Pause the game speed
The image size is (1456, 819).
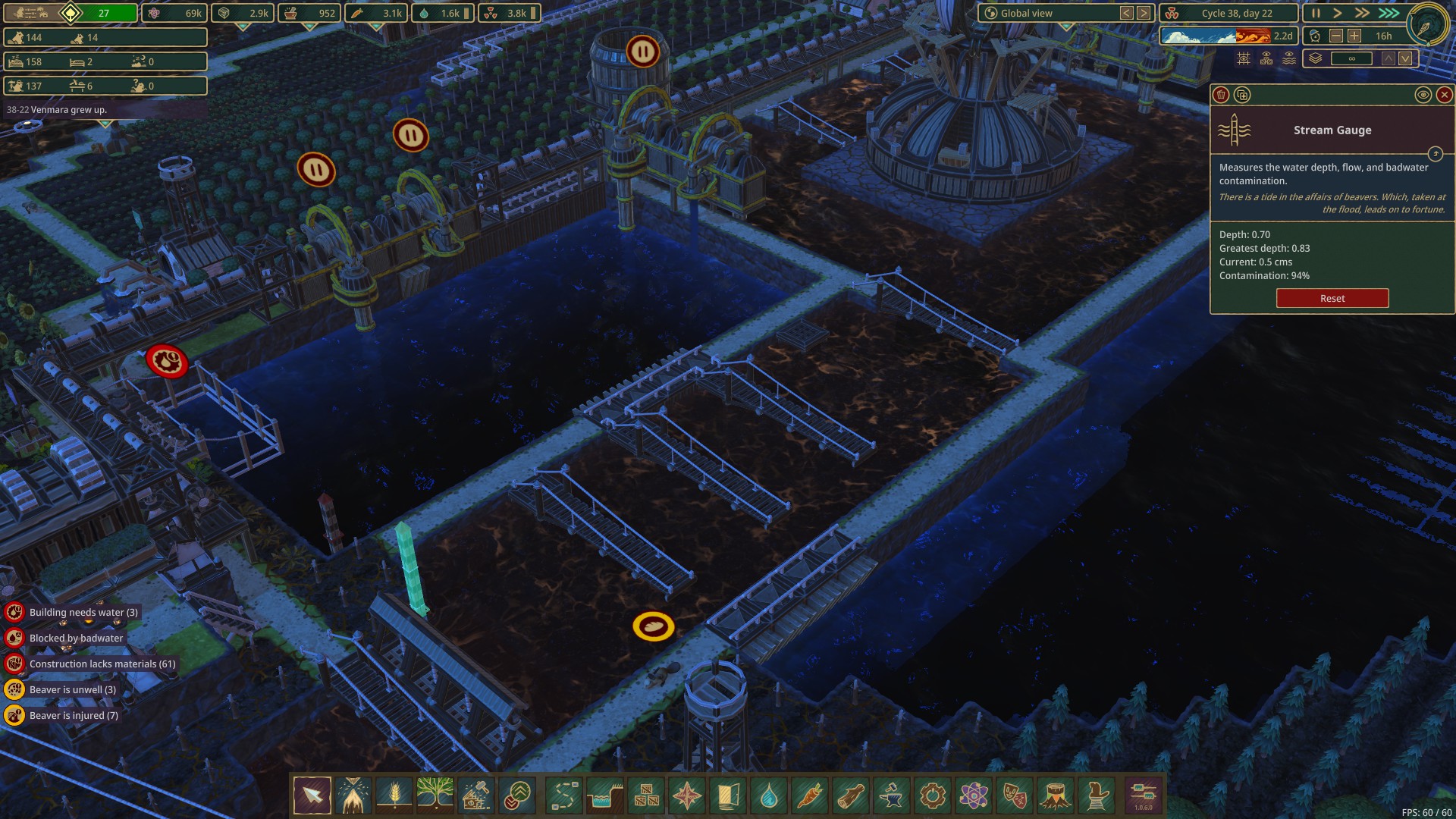(1316, 13)
